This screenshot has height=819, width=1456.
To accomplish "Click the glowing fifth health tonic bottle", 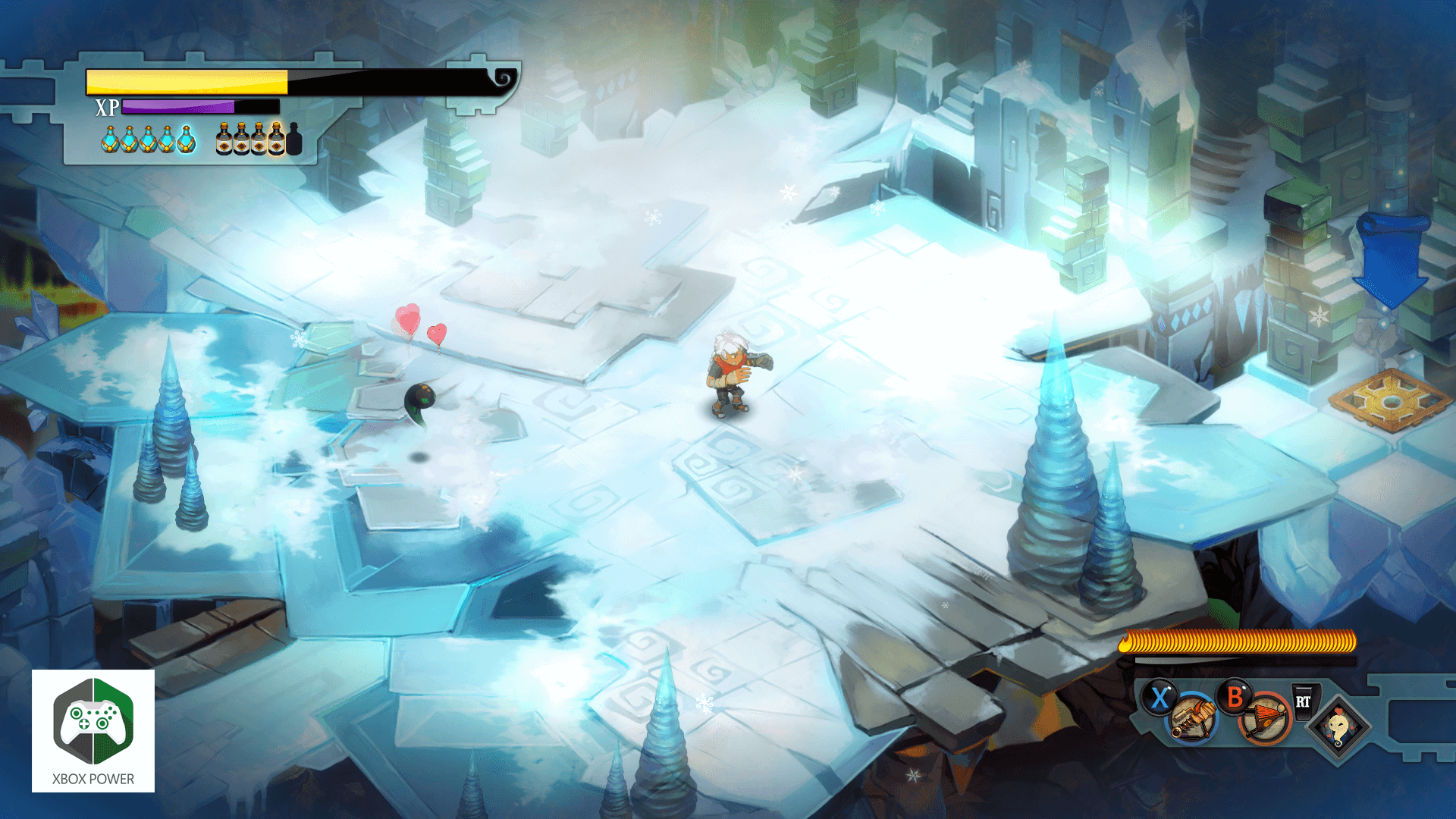I will 186,140.
